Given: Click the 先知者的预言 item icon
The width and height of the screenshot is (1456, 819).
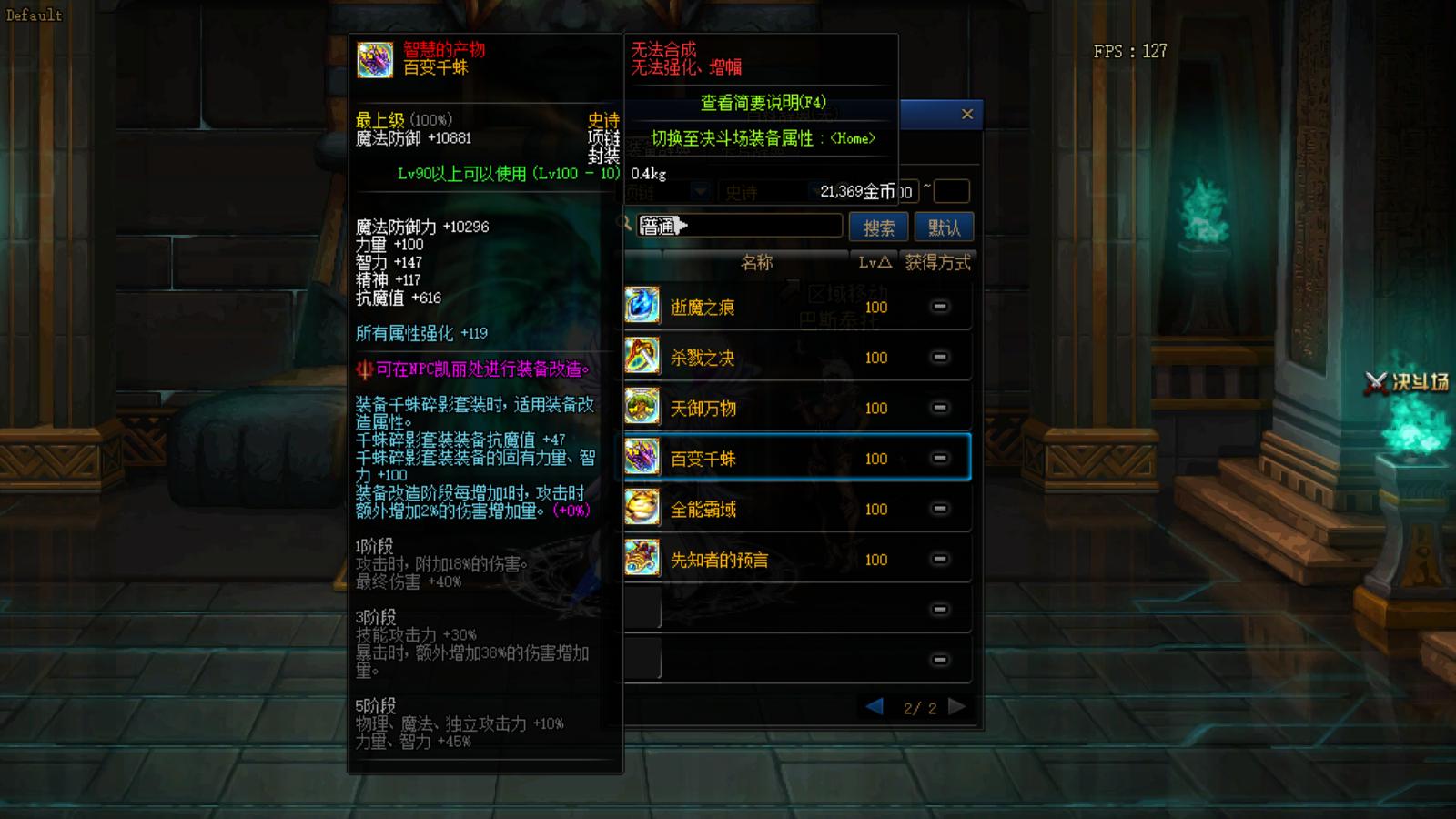Looking at the screenshot, I should (642, 560).
